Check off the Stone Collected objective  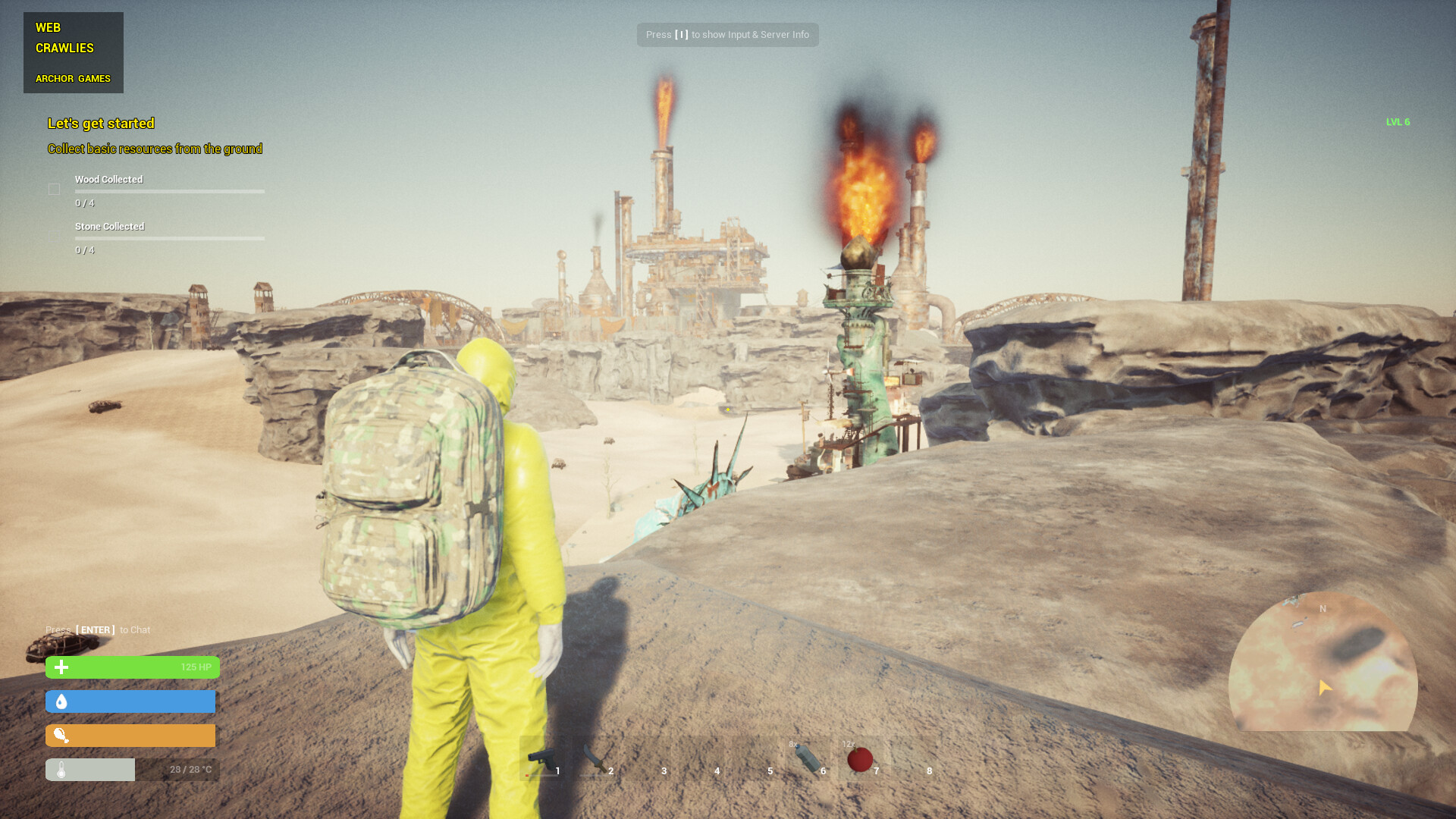pos(54,235)
